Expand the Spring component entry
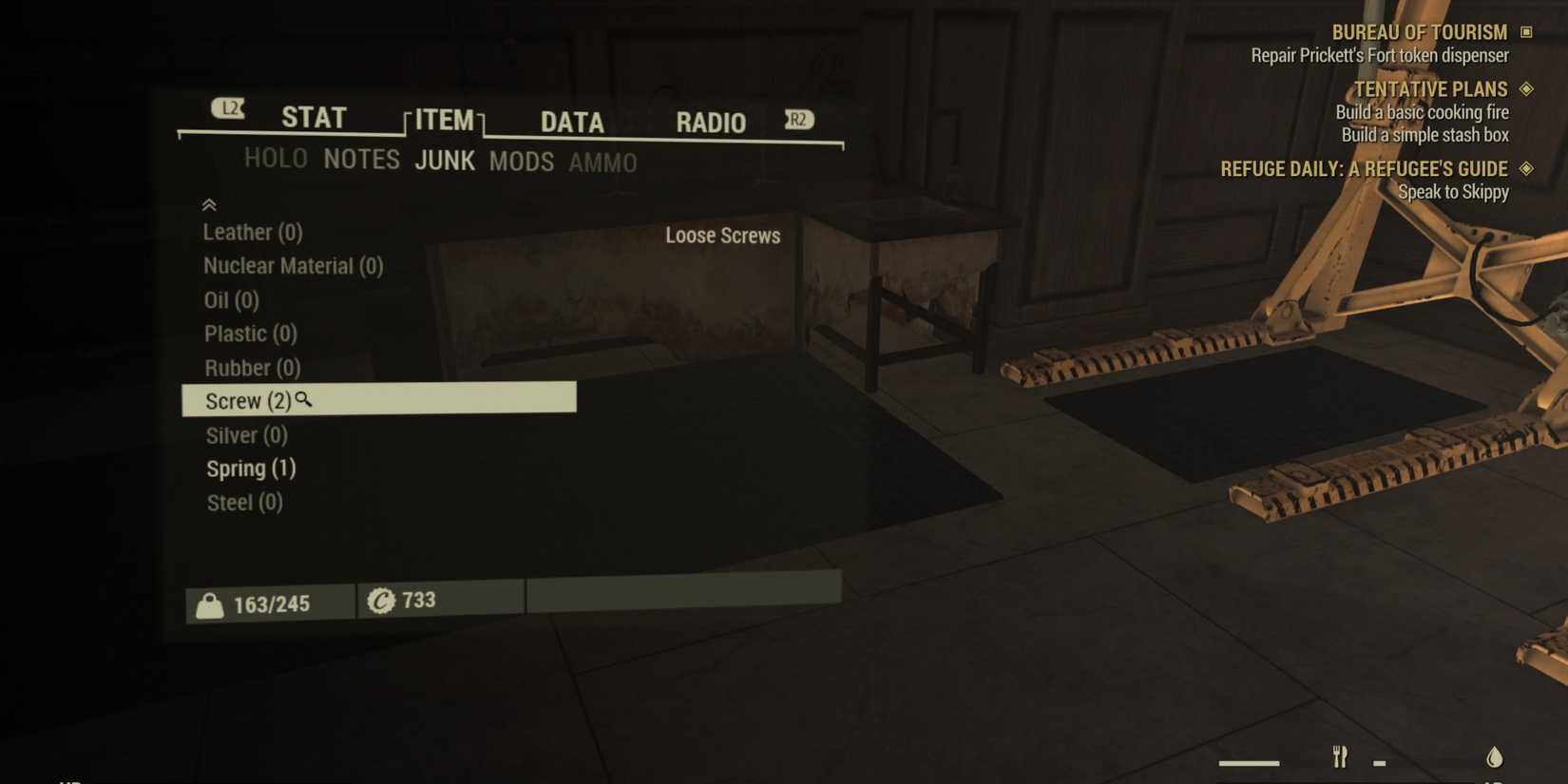 pos(250,468)
